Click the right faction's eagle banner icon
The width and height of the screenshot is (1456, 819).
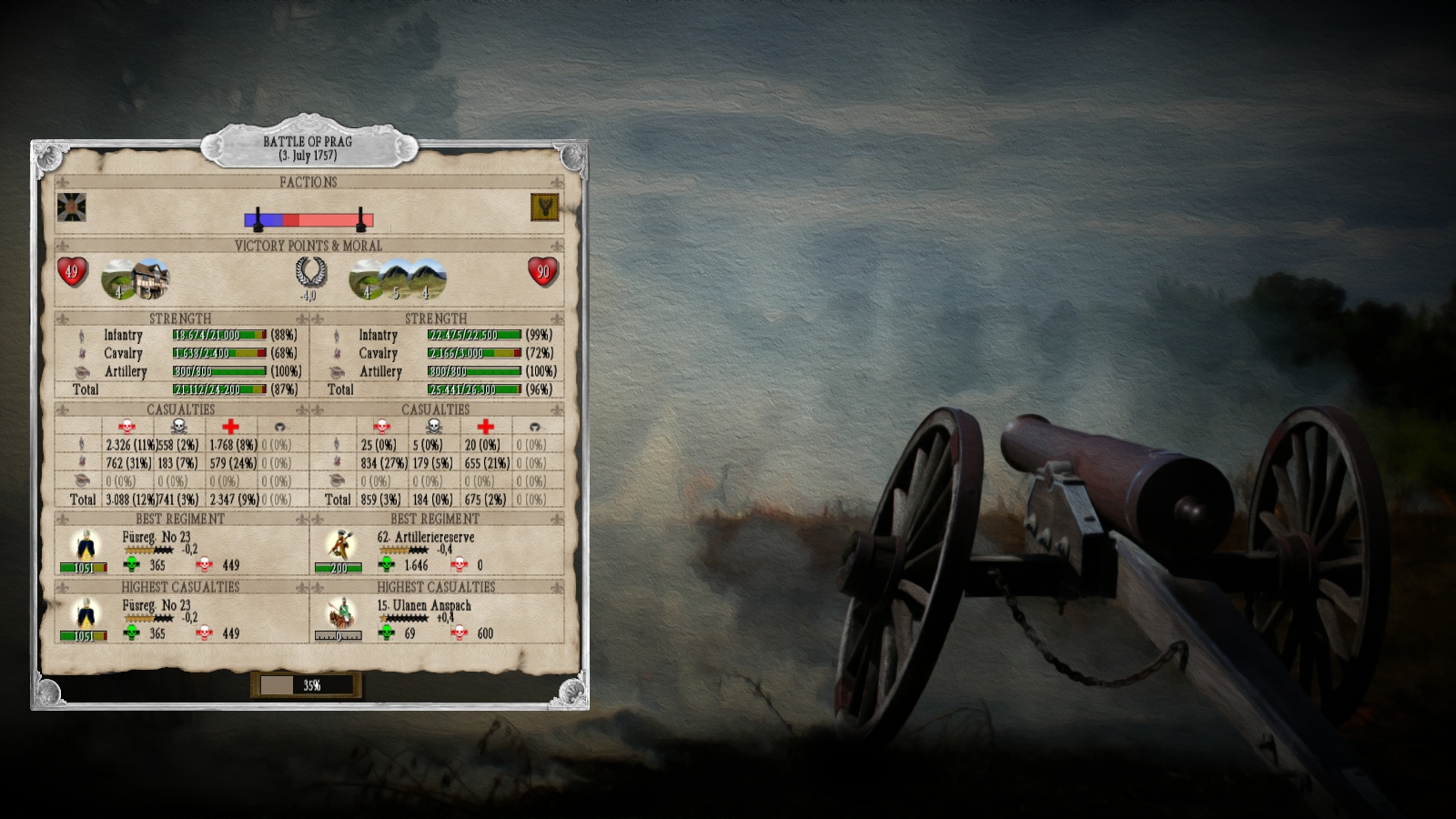pyautogui.click(x=543, y=208)
